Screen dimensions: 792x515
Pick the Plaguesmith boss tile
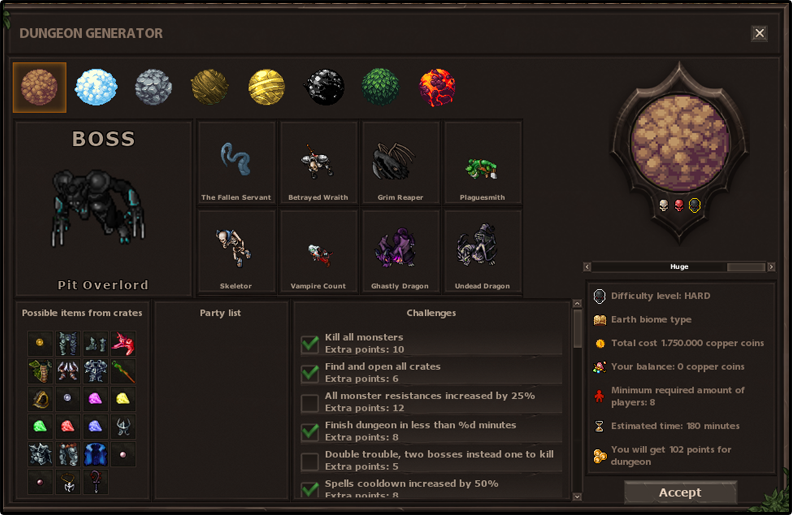tap(482, 162)
